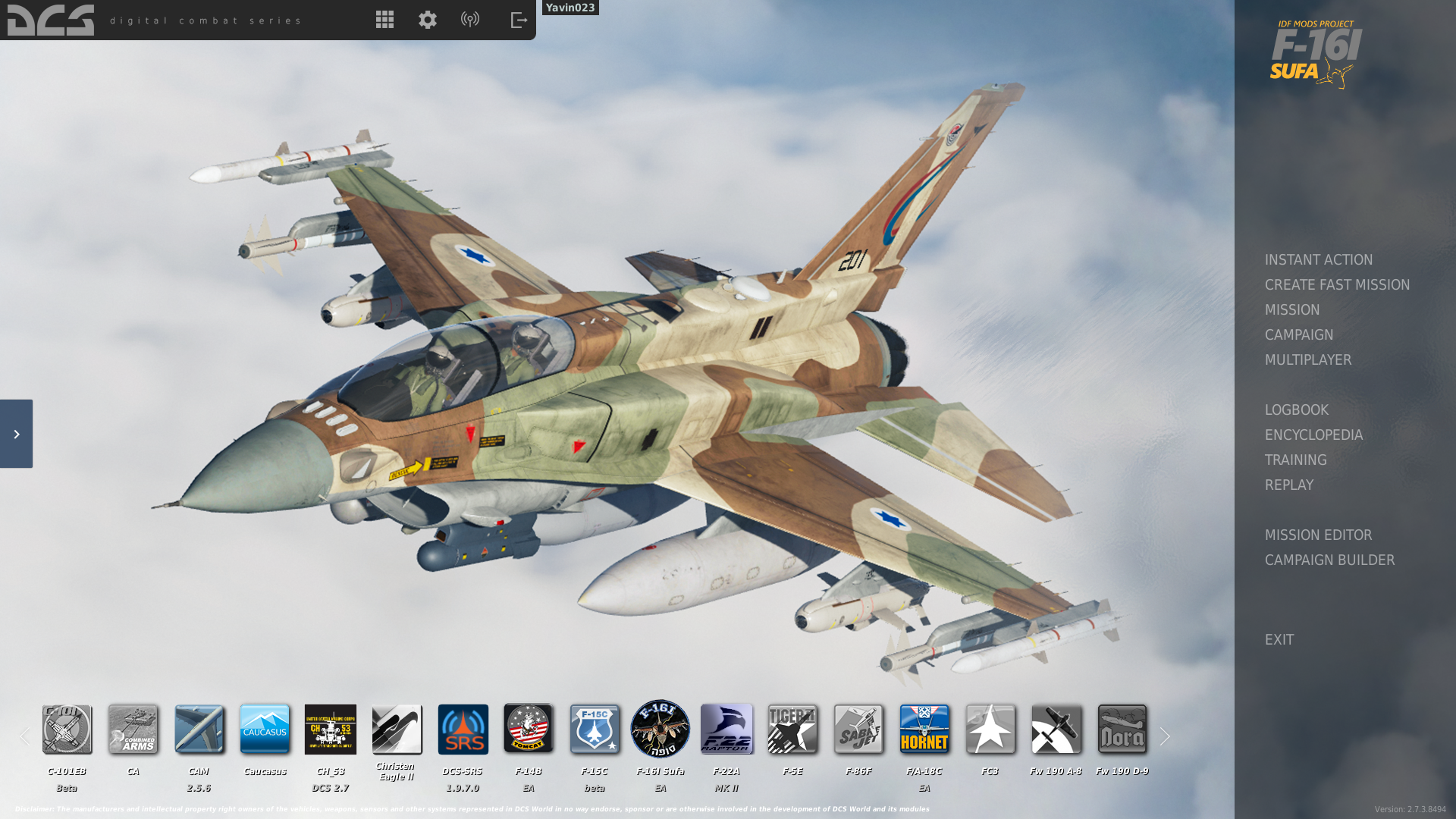The image size is (1456, 819).
Task: Open the module manager grid icon
Action: [x=384, y=20]
